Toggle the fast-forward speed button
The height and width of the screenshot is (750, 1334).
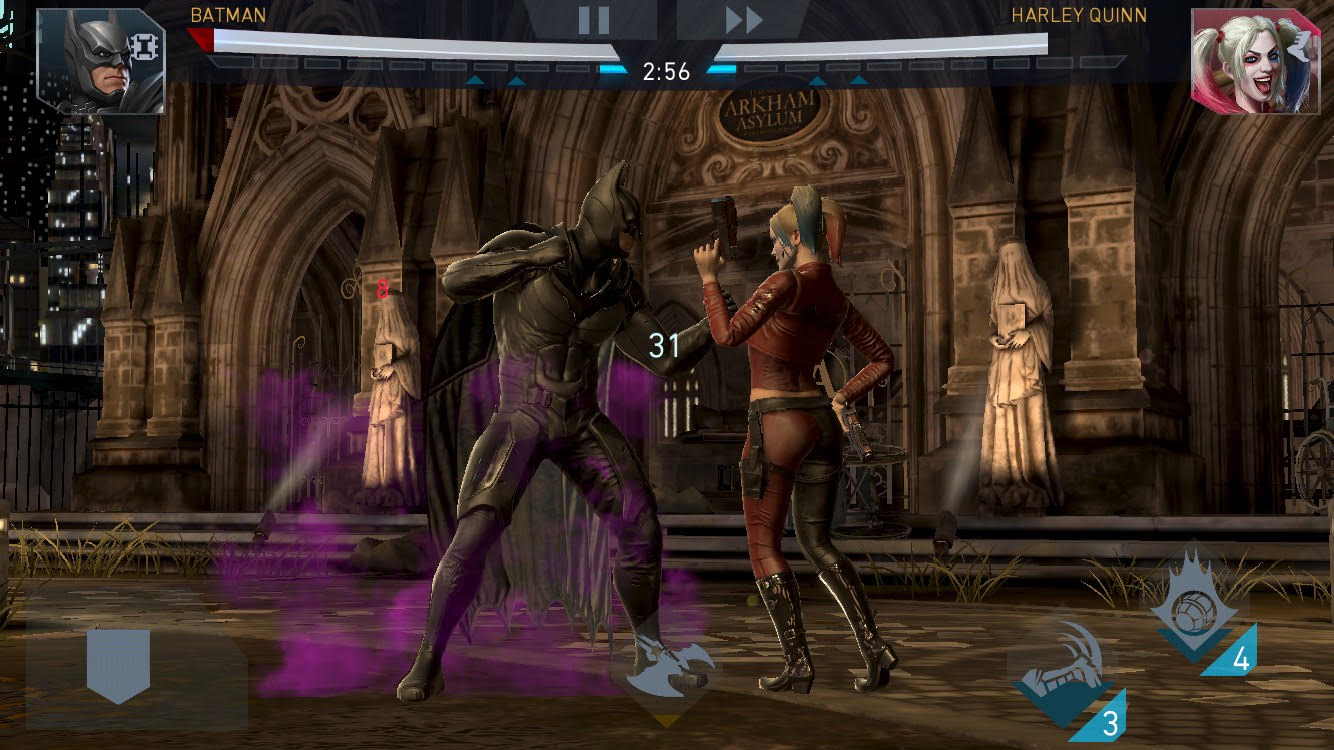[743, 19]
